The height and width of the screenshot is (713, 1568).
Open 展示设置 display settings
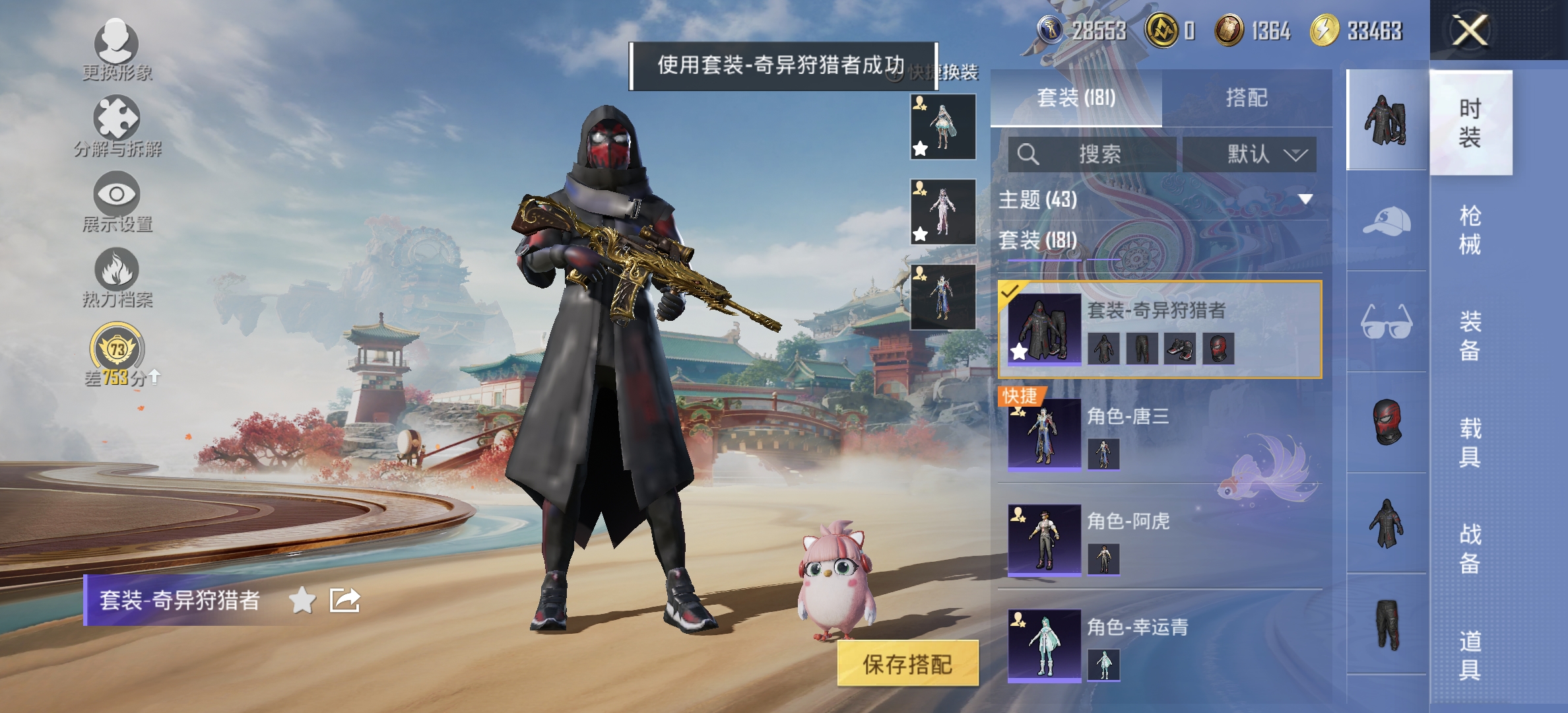116,197
